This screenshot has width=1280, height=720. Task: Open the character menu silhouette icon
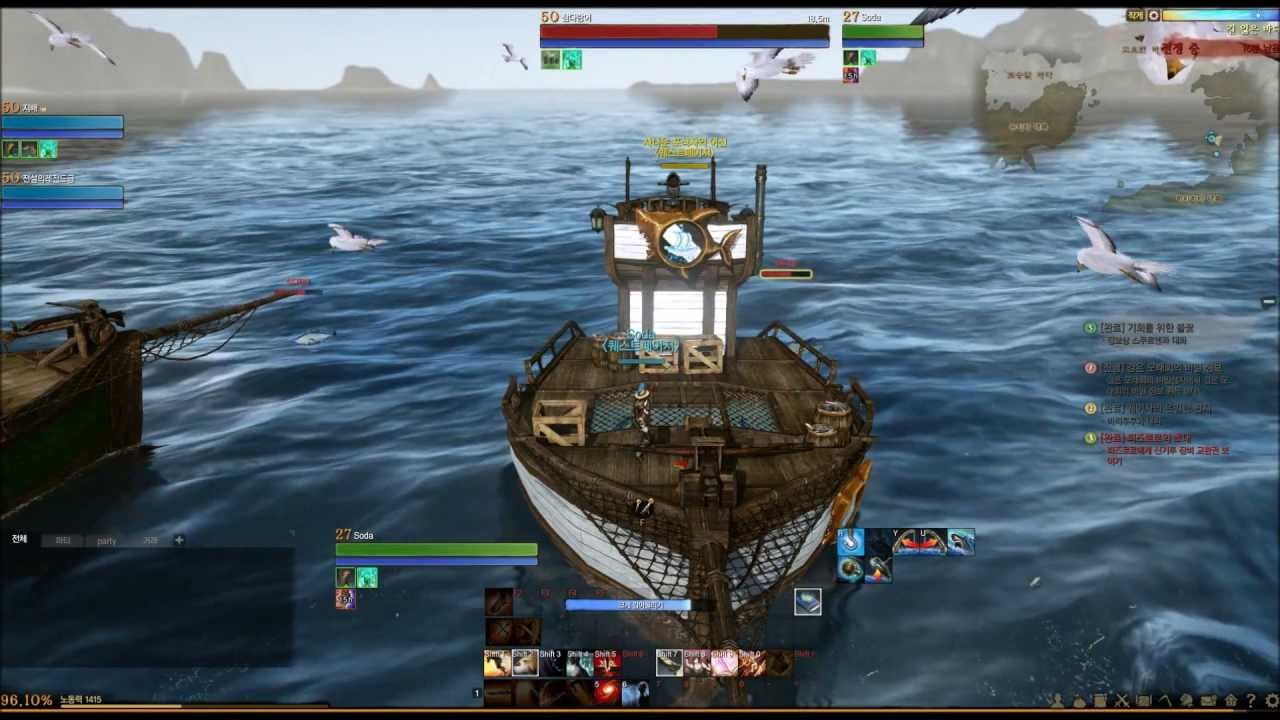point(1057,701)
